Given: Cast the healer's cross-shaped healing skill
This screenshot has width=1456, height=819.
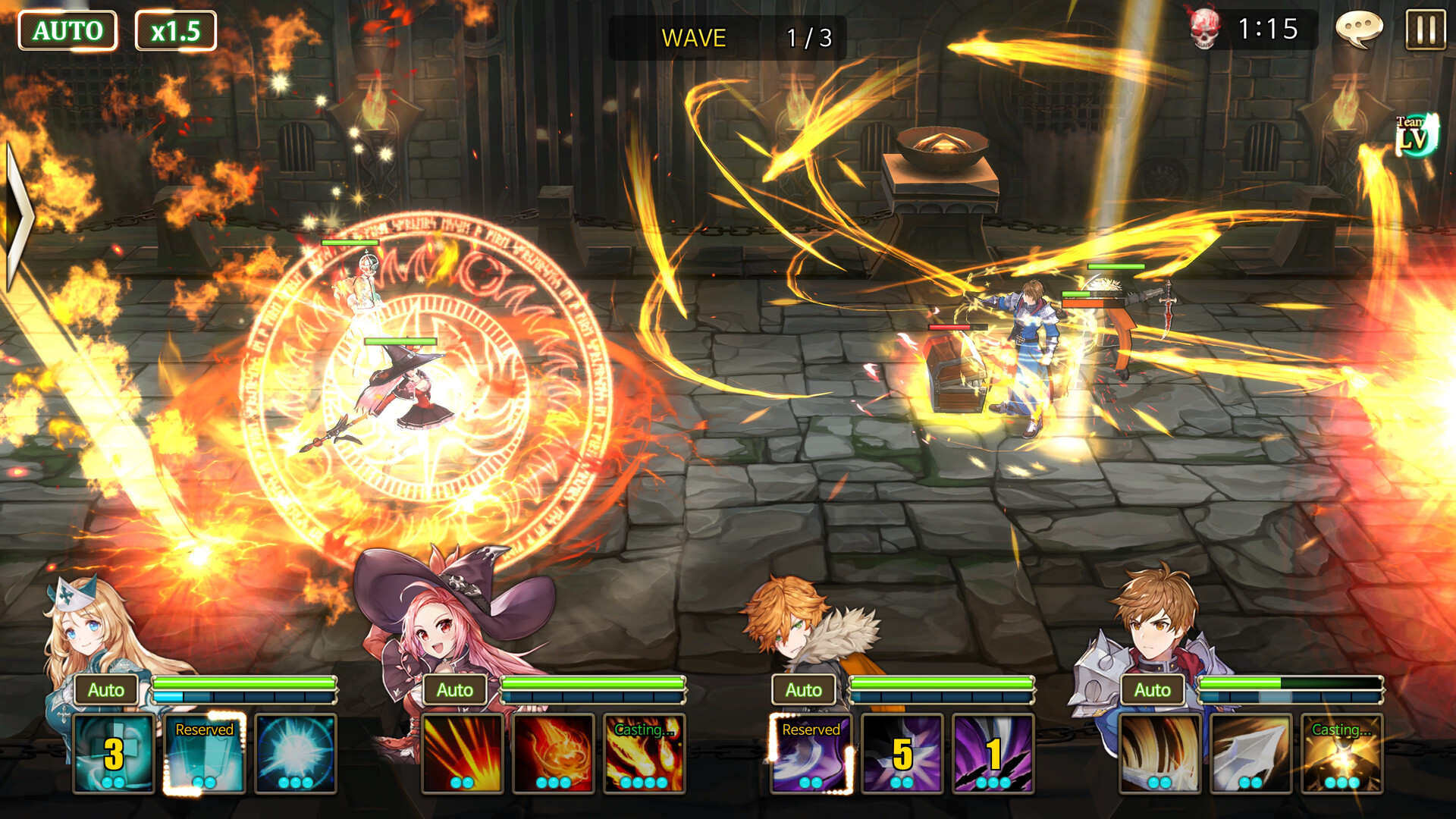Looking at the screenshot, I should click(x=114, y=752).
